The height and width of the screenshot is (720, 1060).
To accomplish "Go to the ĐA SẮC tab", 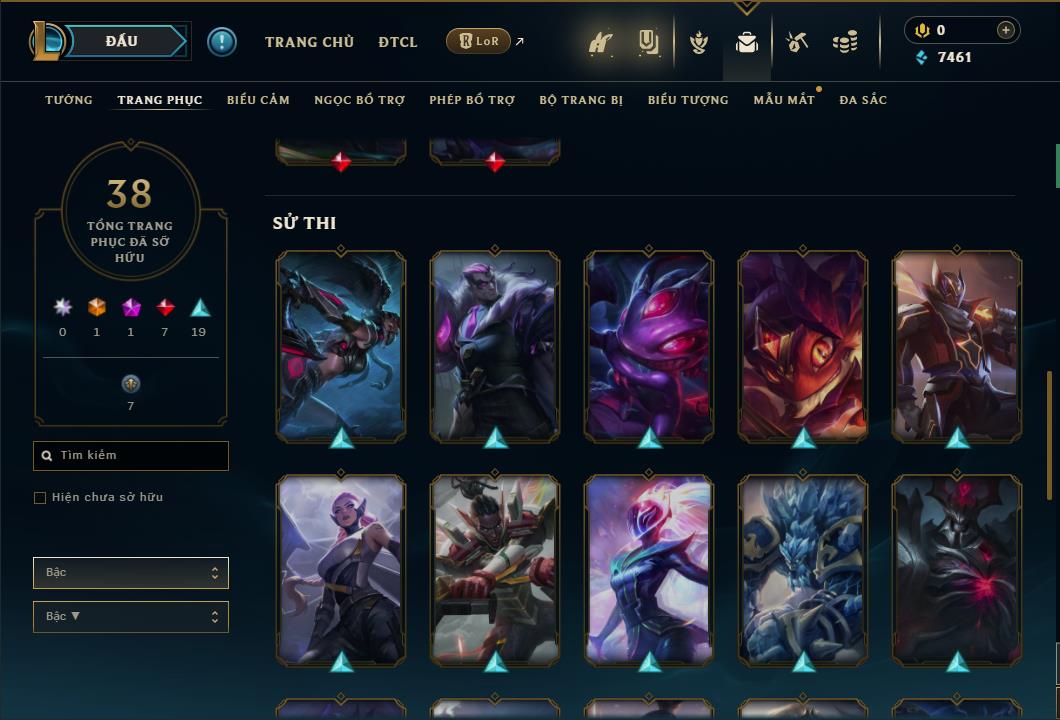I will tap(863, 100).
